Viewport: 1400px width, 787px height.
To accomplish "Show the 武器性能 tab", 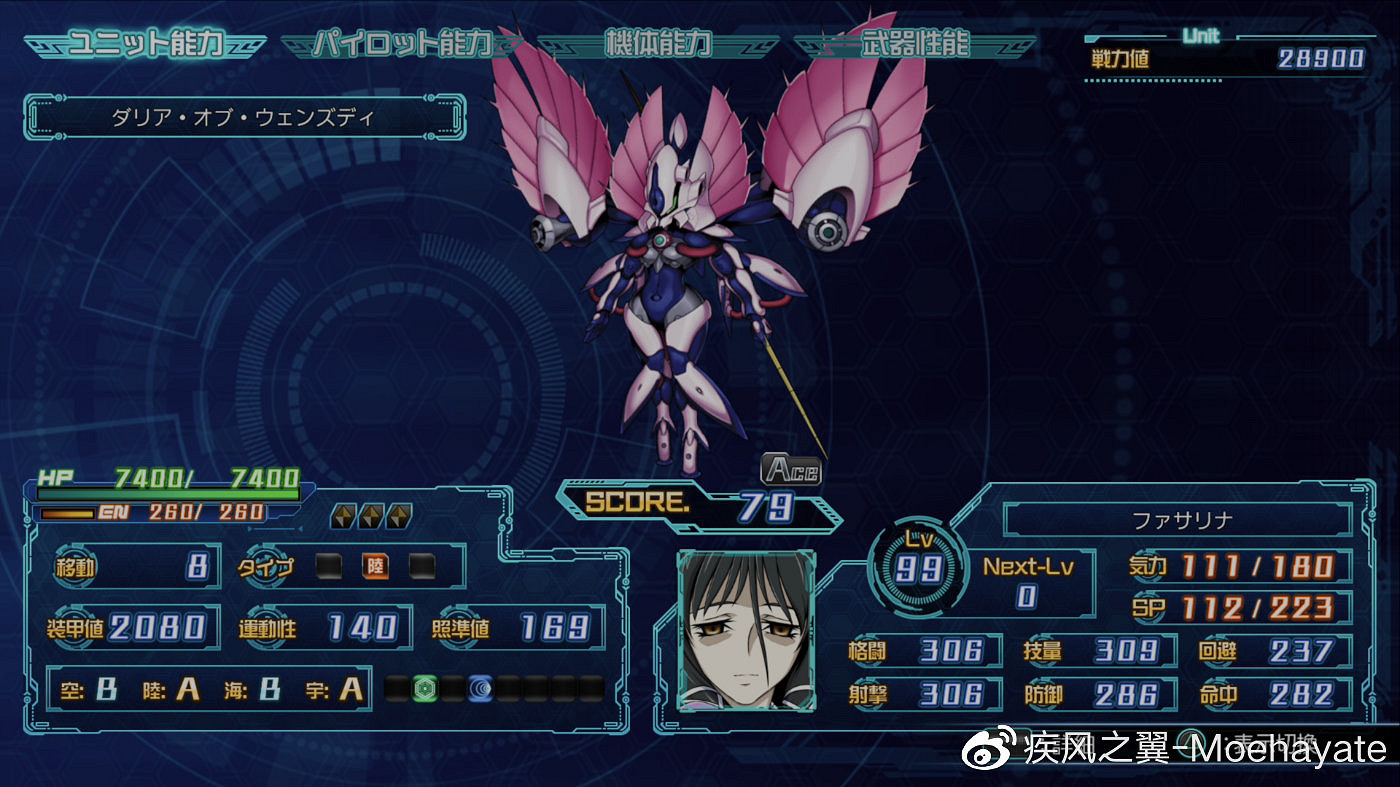I will click(915, 45).
